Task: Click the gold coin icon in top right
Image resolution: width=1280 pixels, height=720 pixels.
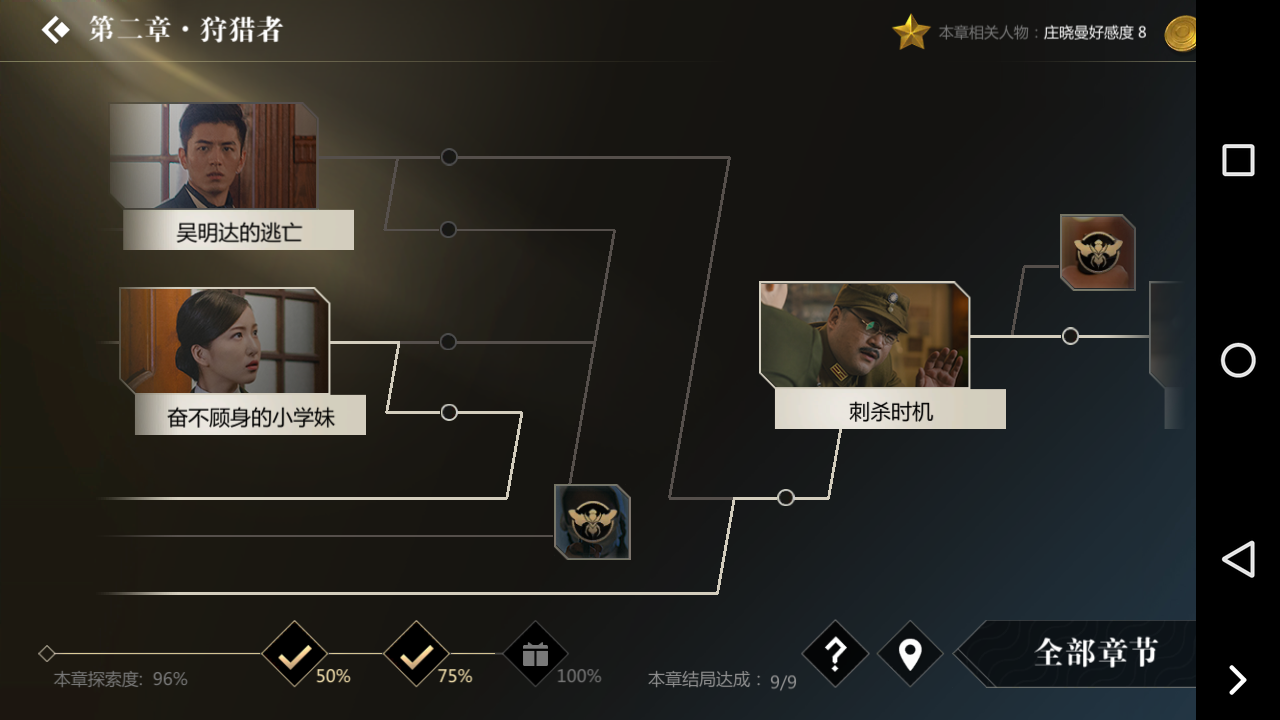Action: (x=1181, y=31)
